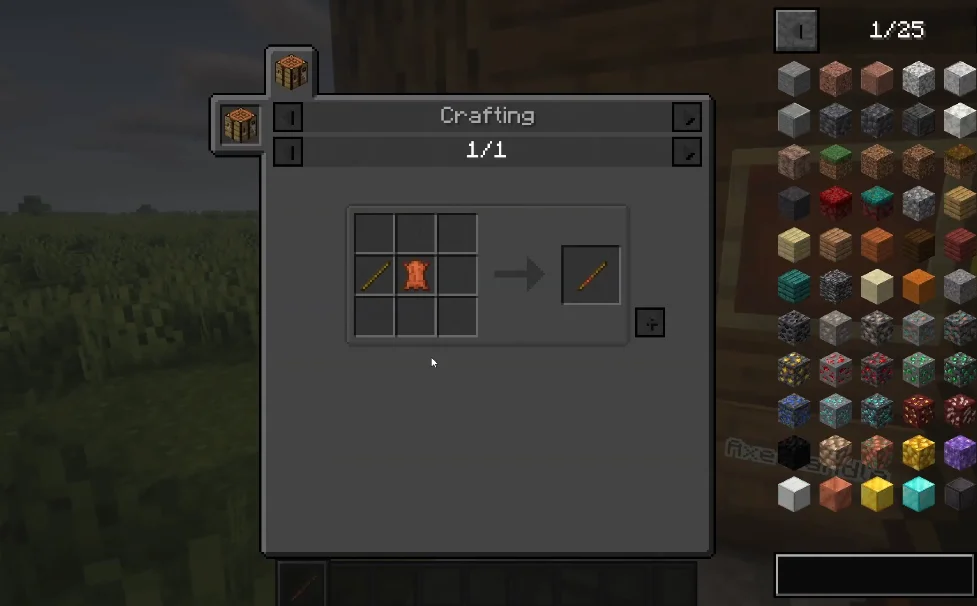The height and width of the screenshot is (606, 977).
Task: Go to the next recipe category
Action: 686,117
